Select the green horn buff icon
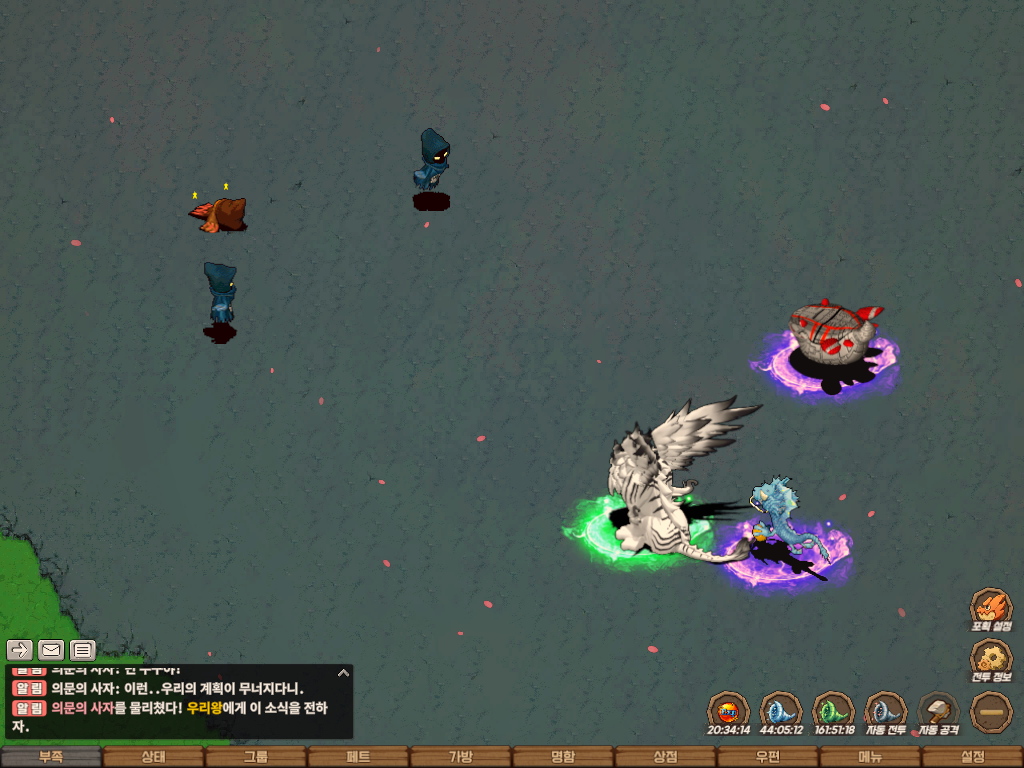This screenshot has height=768, width=1024. 833,711
